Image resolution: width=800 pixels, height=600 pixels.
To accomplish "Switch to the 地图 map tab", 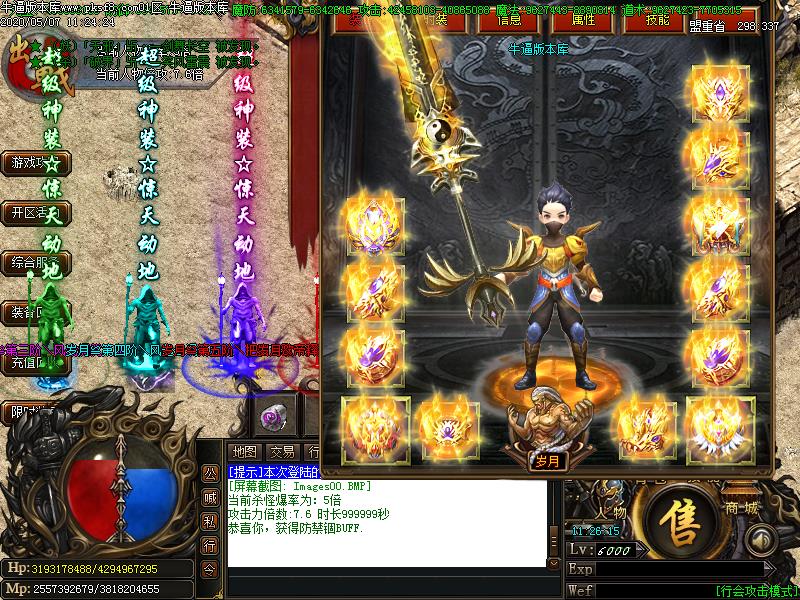I will click(x=244, y=451).
